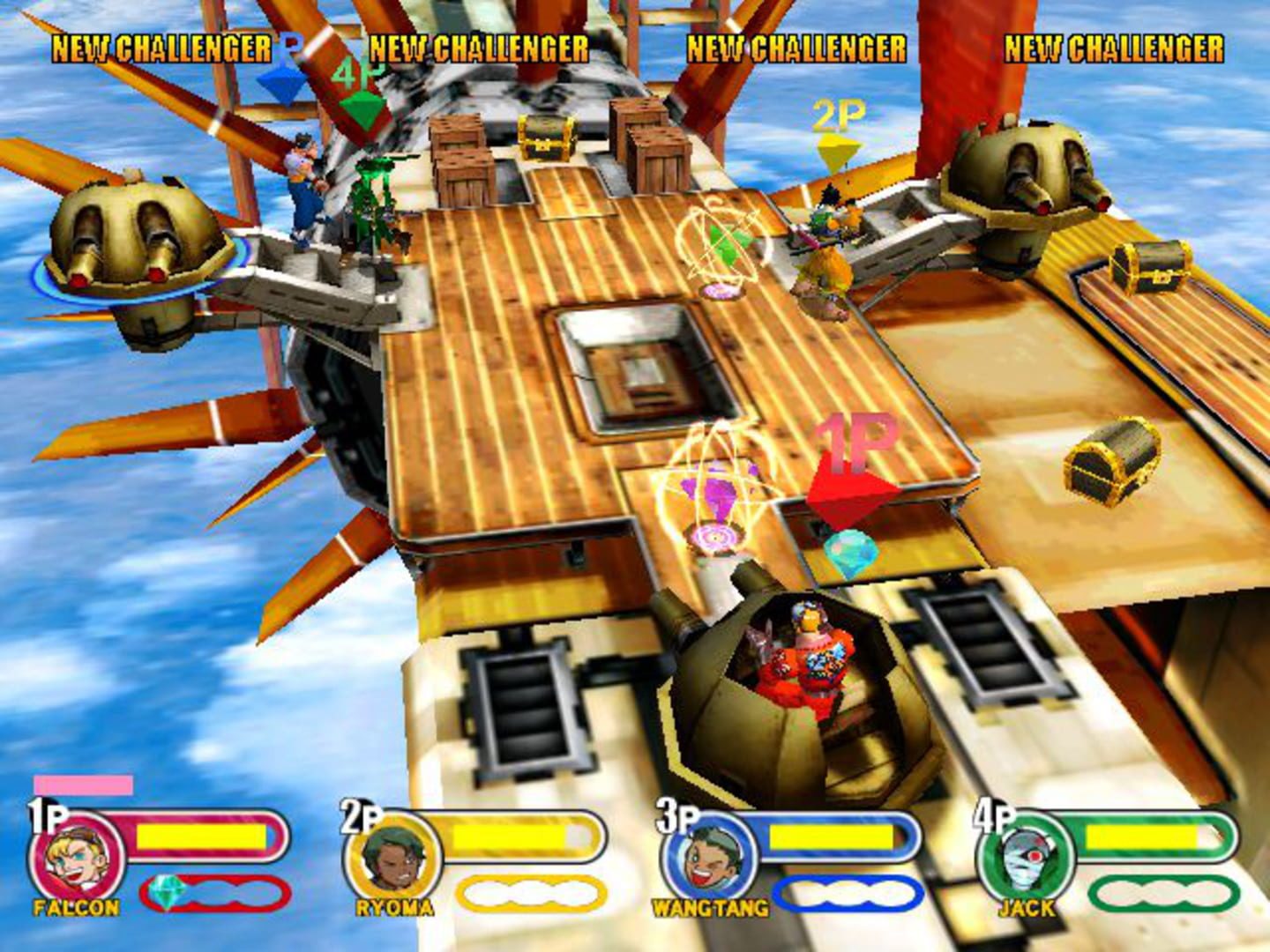This screenshot has width=1270, height=952.
Task: Click the green 4P player marker
Action: (362, 108)
